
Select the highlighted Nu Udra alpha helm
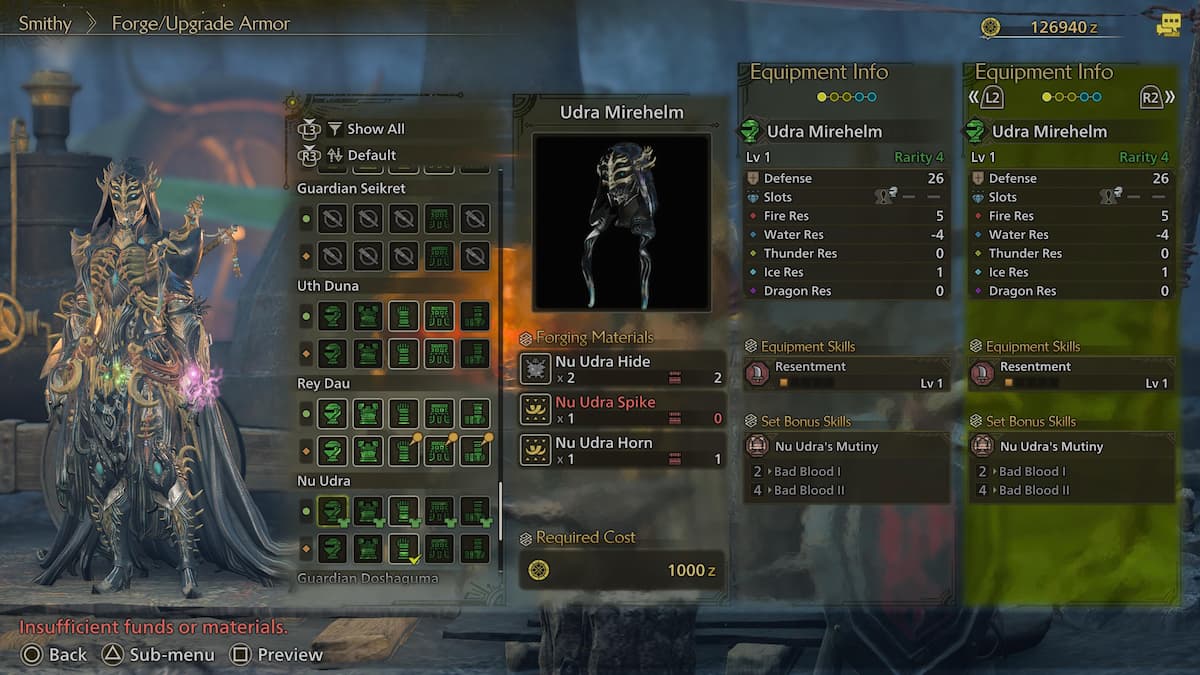pos(332,512)
